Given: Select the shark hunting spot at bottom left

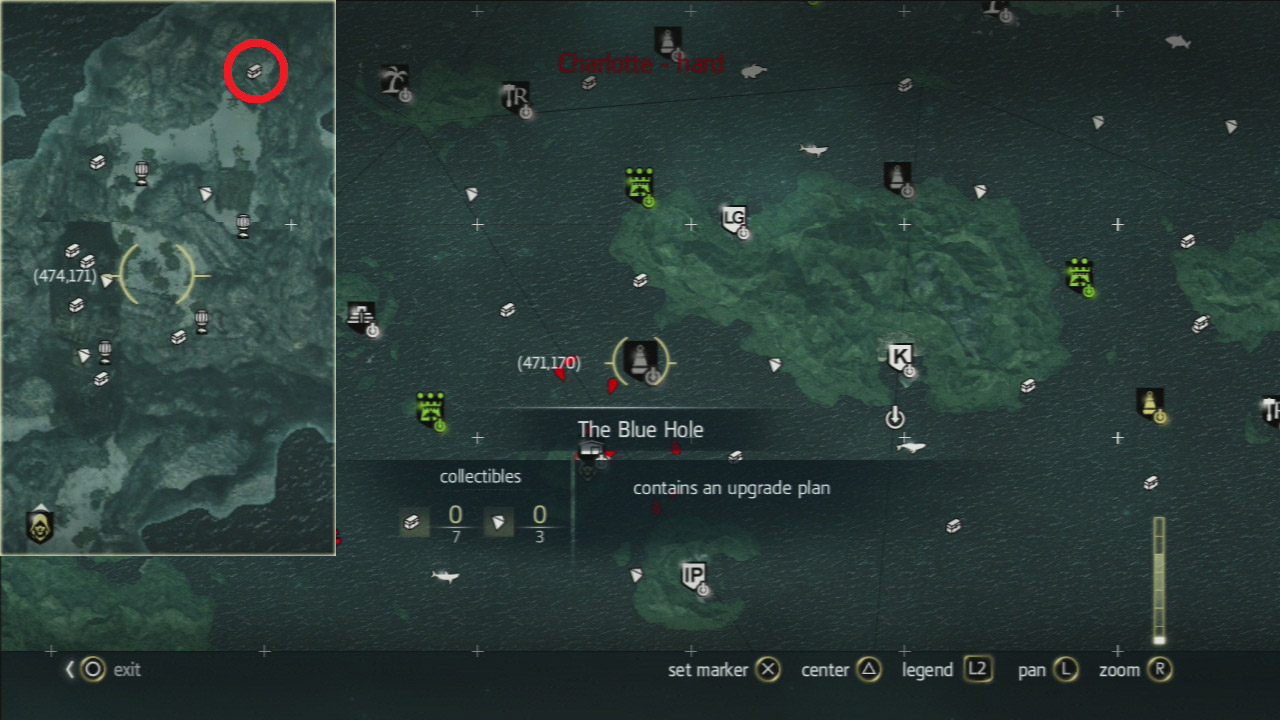Looking at the screenshot, I should coord(443,576).
